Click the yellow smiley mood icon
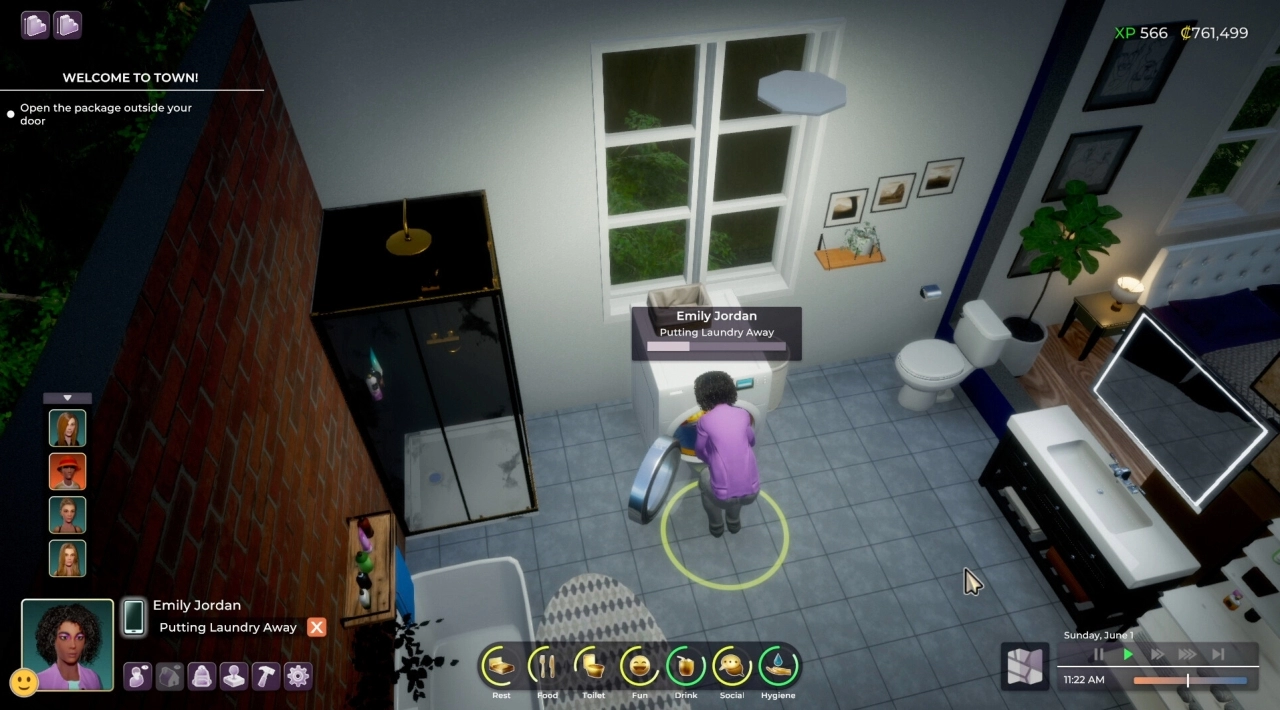This screenshot has height=710, width=1280. tap(24, 683)
